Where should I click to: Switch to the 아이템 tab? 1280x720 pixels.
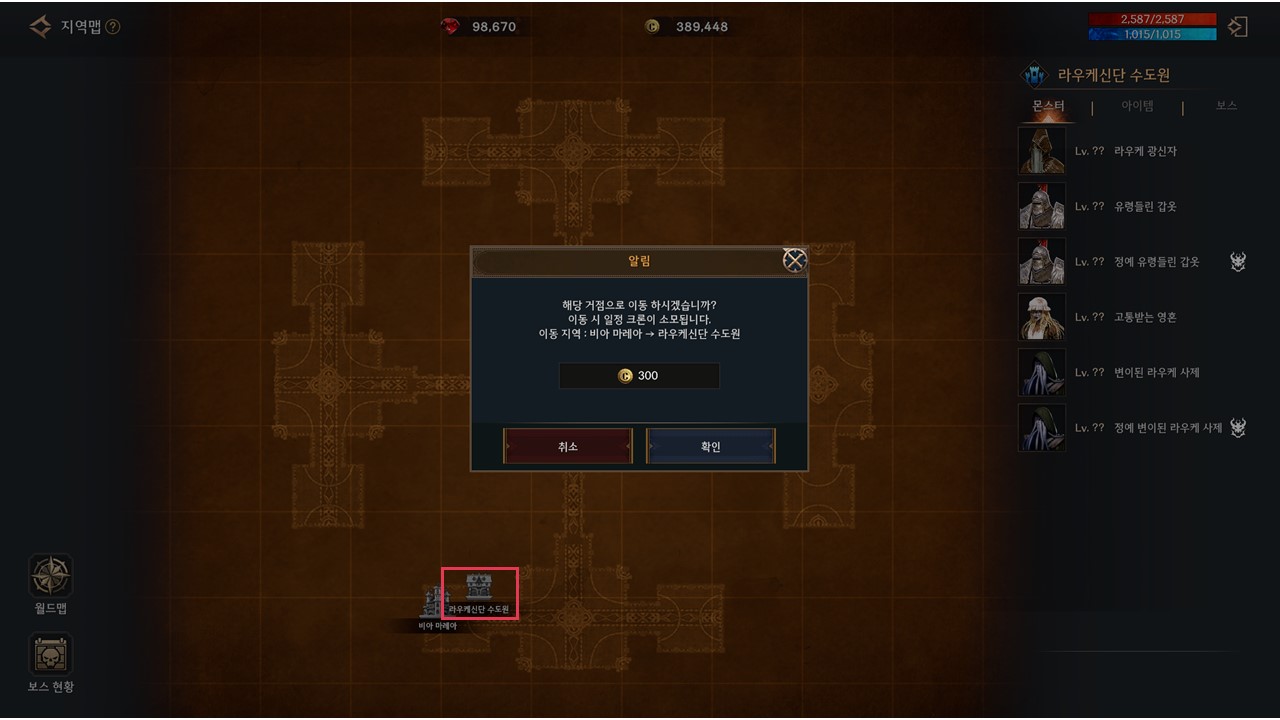[x=1137, y=106]
